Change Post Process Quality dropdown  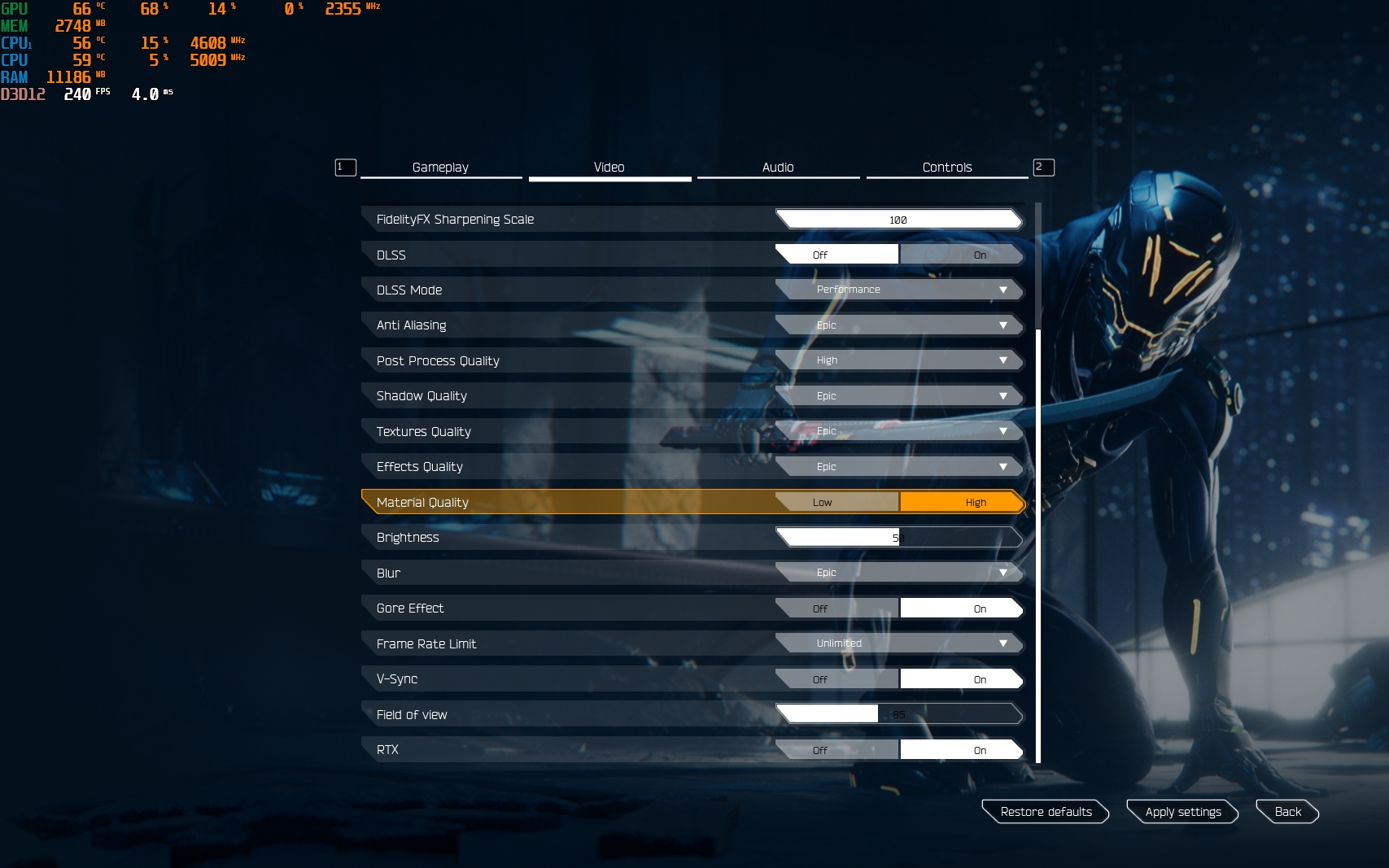899,360
